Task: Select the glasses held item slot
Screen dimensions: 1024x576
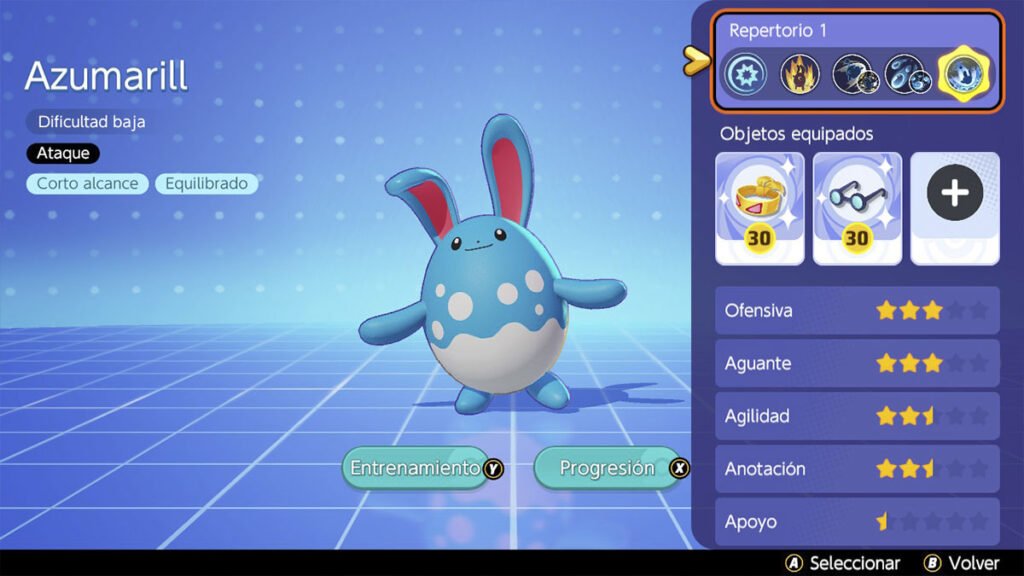Action: (857, 208)
